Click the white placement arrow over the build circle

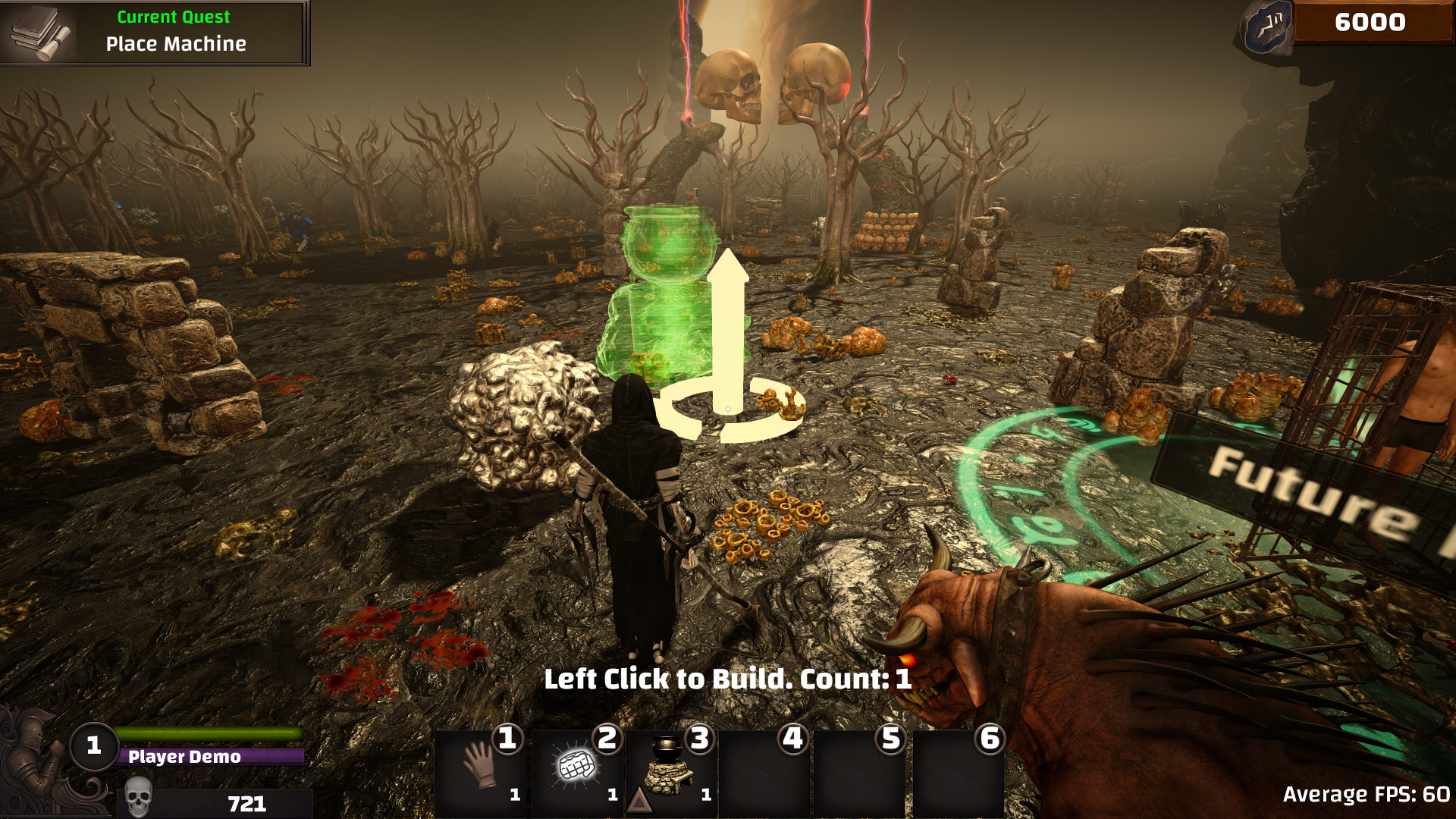click(x=728, y=318)
